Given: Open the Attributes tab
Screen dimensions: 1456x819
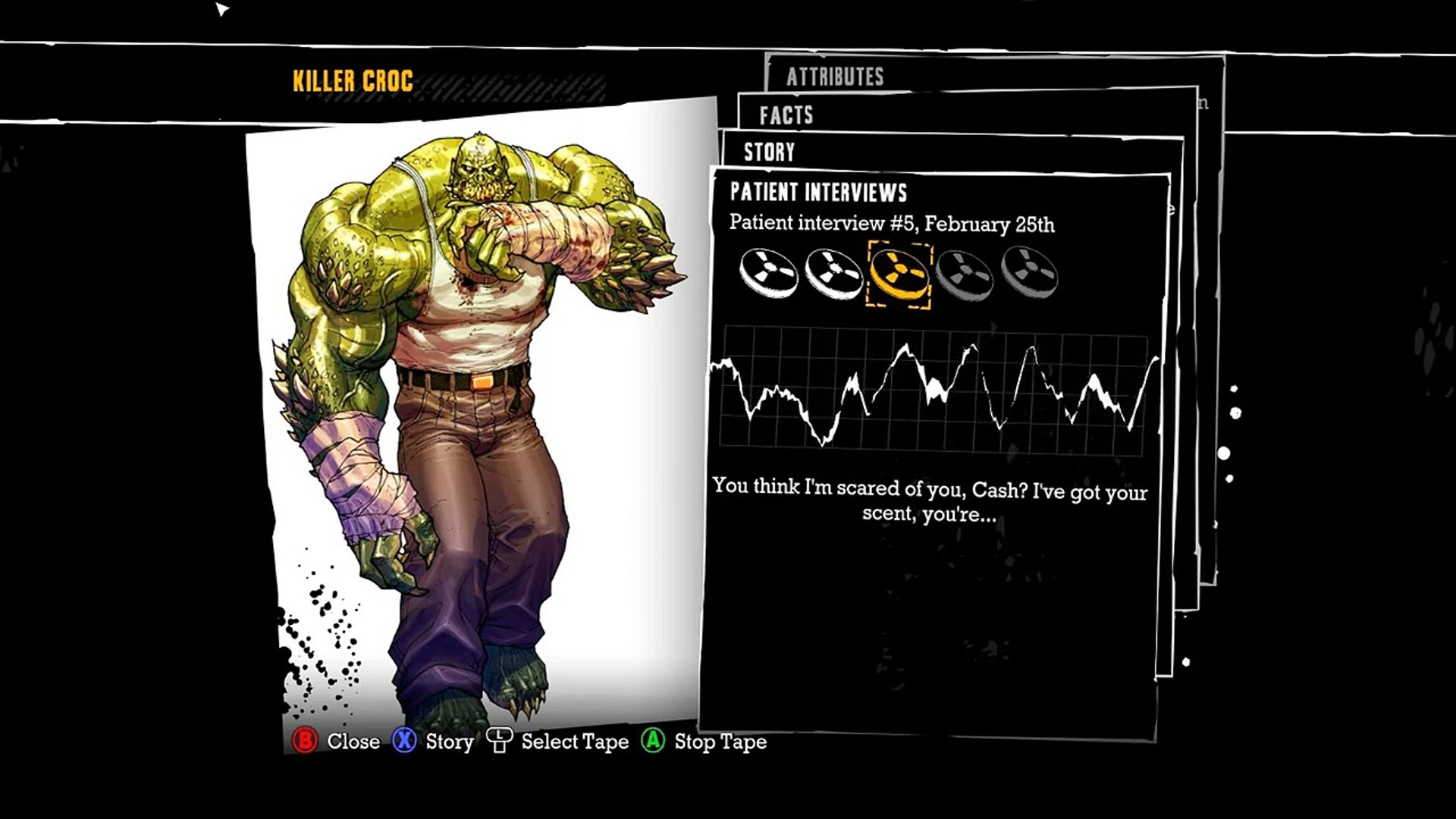Looking at the screenshot, I should 835,77.
